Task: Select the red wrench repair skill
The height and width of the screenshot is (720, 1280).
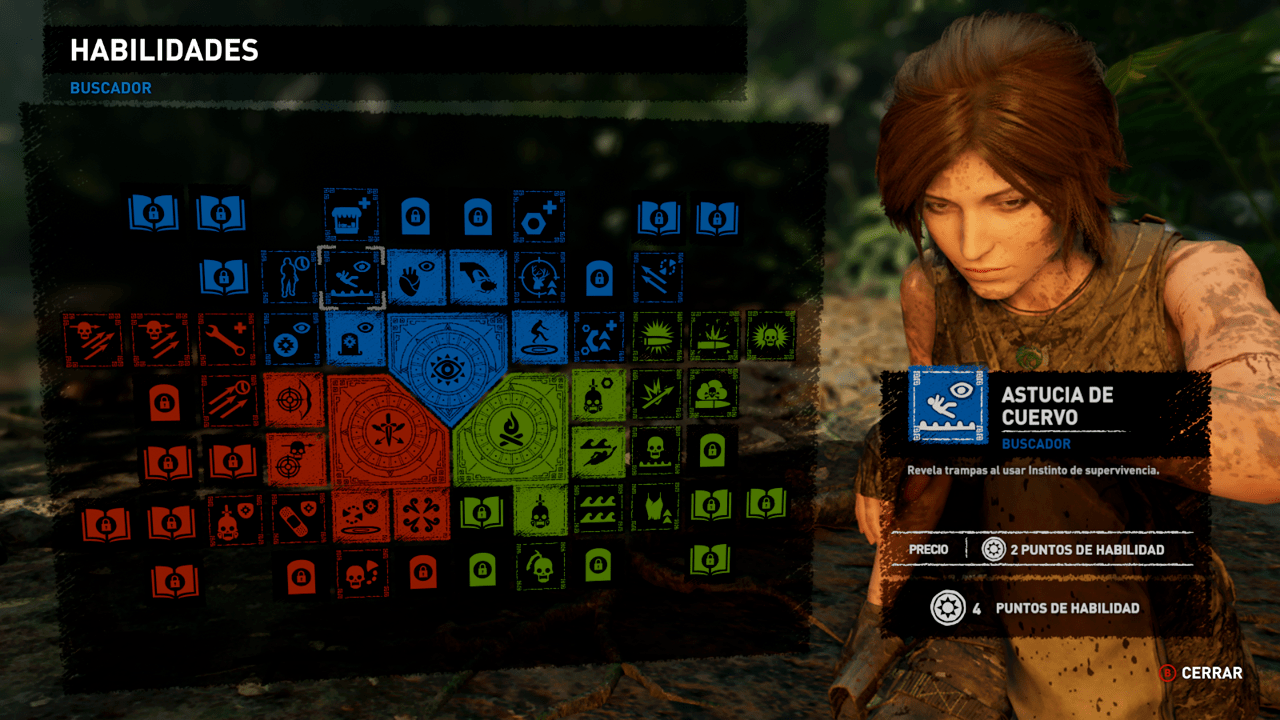Action: point(224,338)
